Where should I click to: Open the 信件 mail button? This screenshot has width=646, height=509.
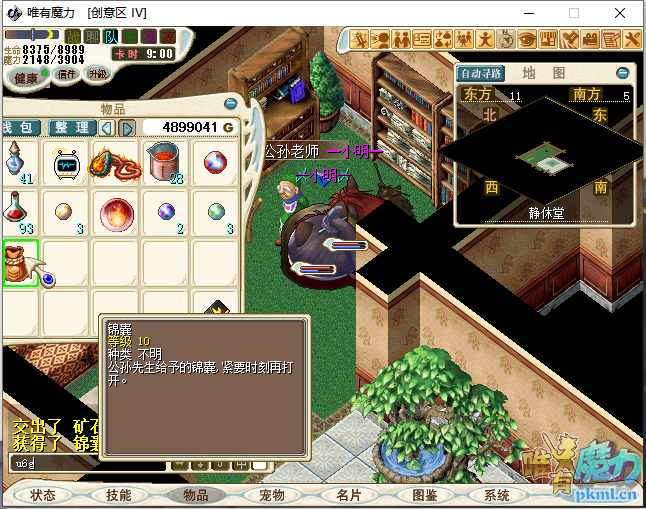66,74
